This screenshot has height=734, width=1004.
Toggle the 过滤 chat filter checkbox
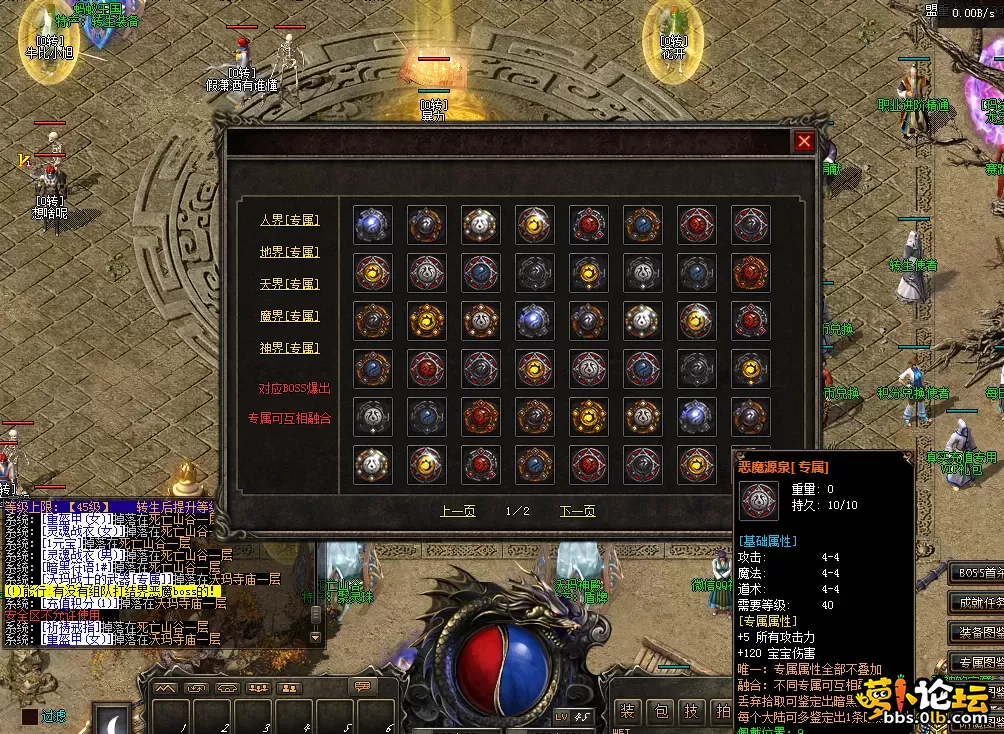coord(28,716)
